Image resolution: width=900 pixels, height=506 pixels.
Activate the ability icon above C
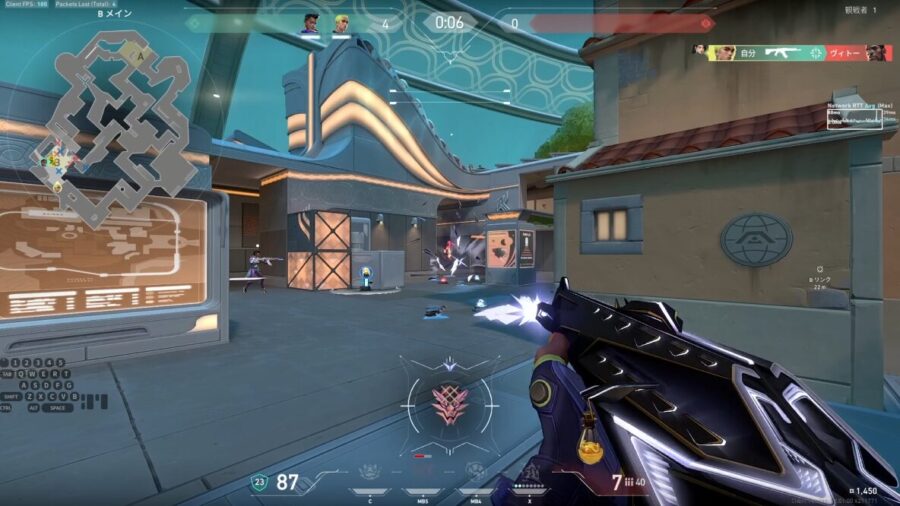pyautogui.click(x=371, y=471)
